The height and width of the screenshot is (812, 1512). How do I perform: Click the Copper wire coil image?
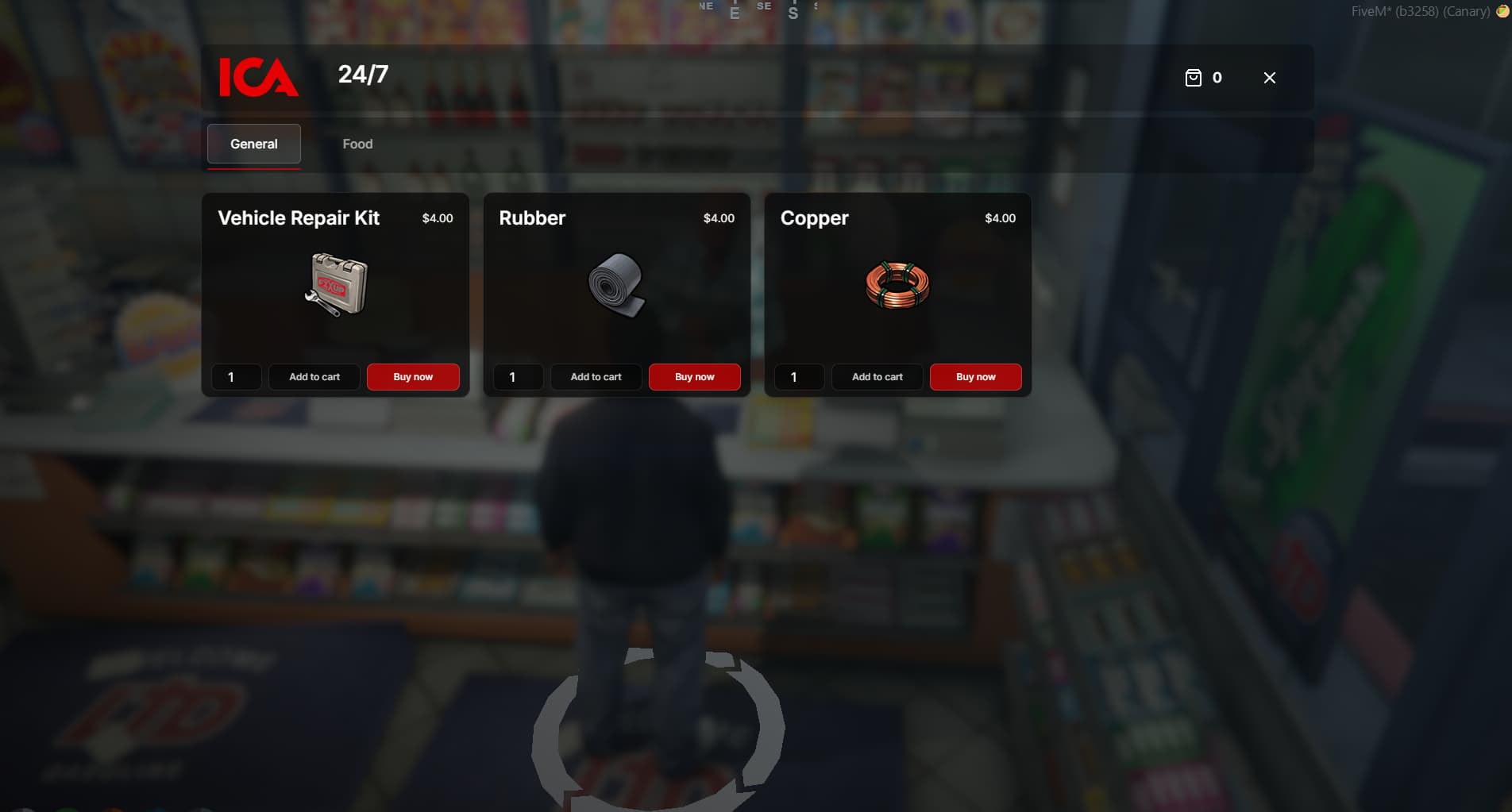[897, 286]
